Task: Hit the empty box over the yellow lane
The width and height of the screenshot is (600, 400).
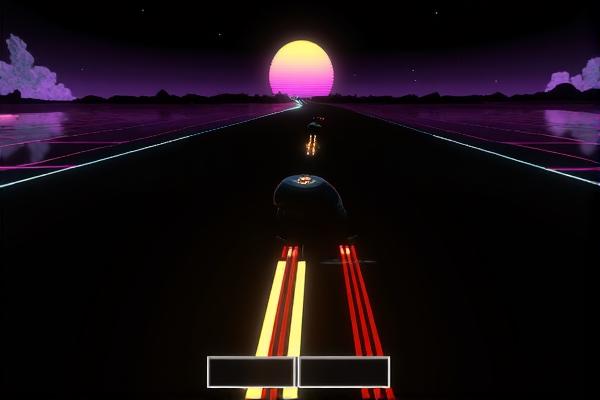Action: point(251,371)
